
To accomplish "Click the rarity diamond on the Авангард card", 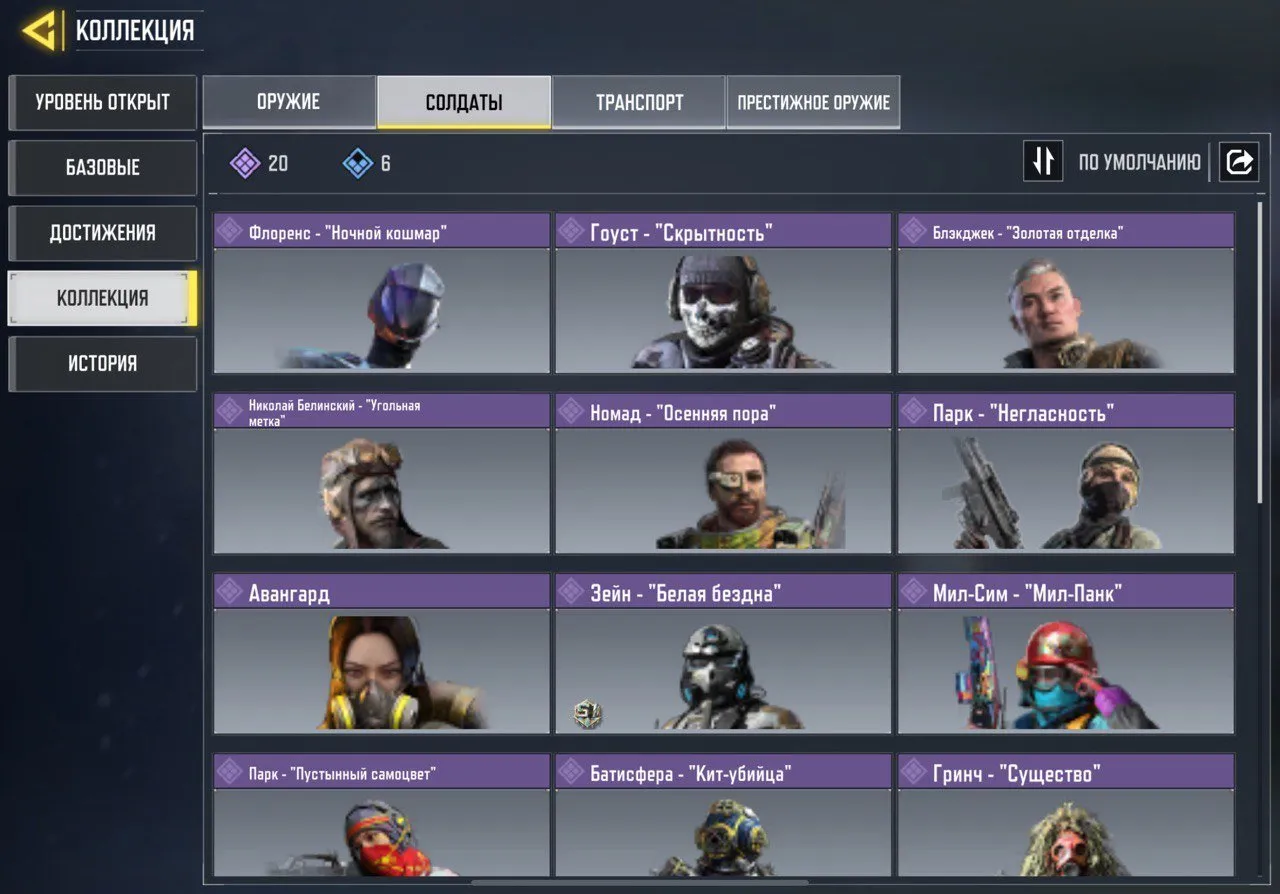I will (229, 591).
